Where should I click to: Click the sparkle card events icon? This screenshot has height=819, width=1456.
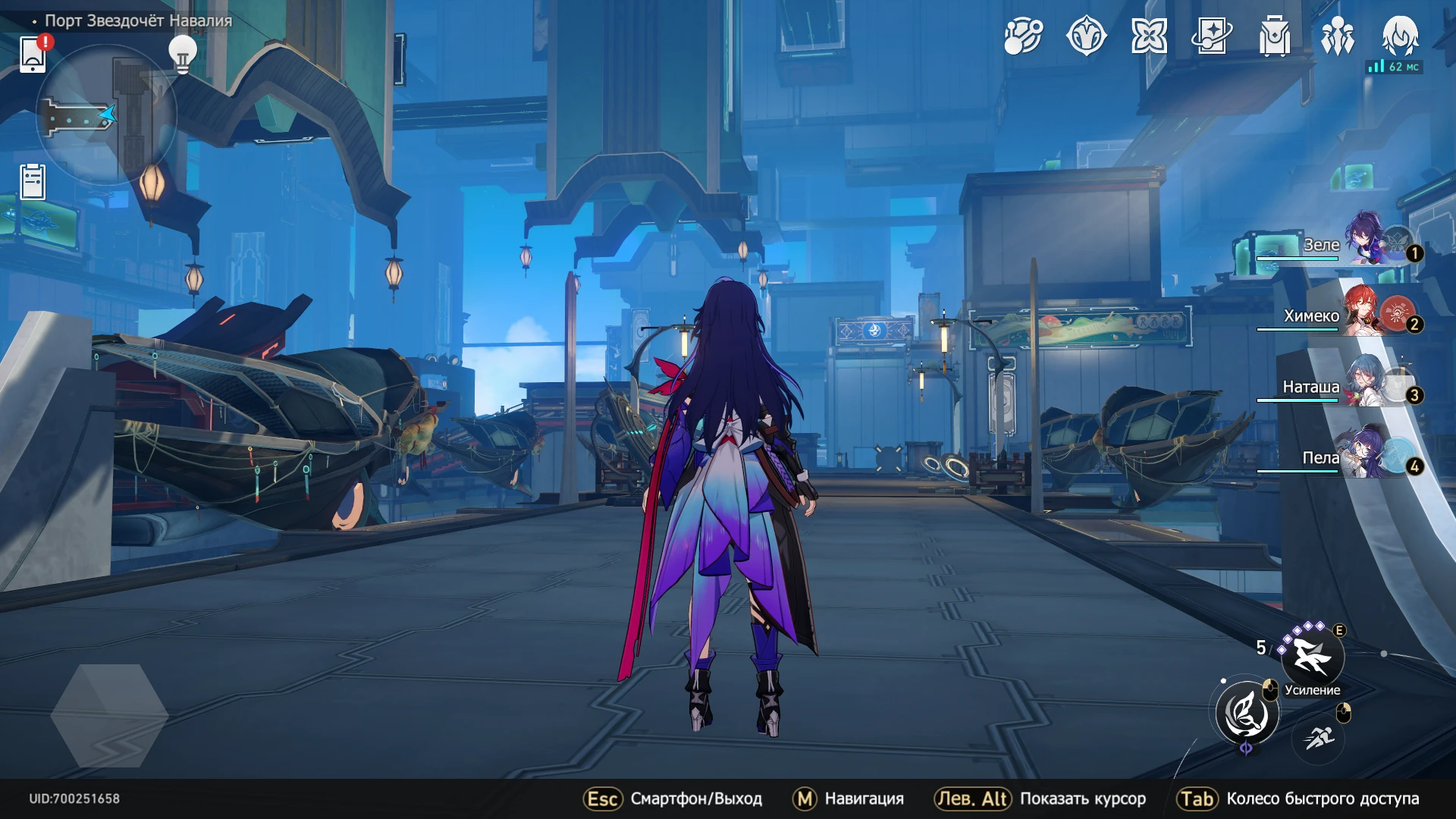(x=1212, y=36)
